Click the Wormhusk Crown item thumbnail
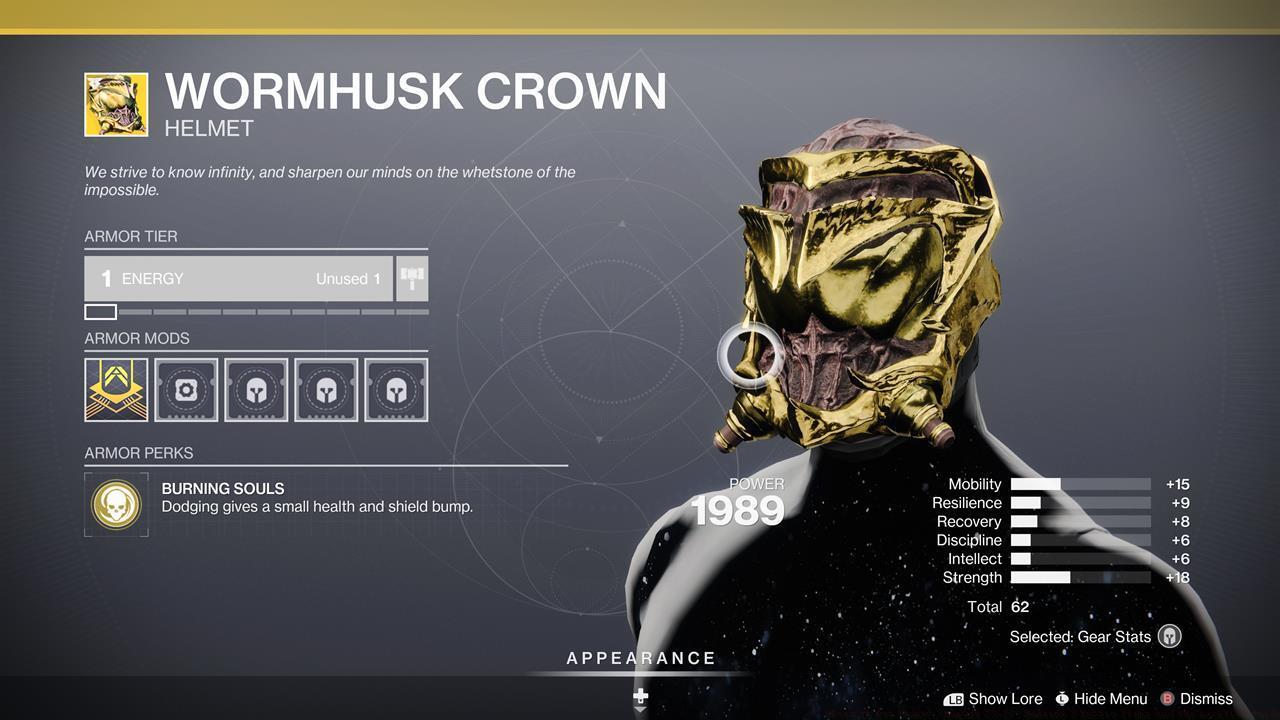The height and width of the screenshot is (720, 1280). point(115,103)
